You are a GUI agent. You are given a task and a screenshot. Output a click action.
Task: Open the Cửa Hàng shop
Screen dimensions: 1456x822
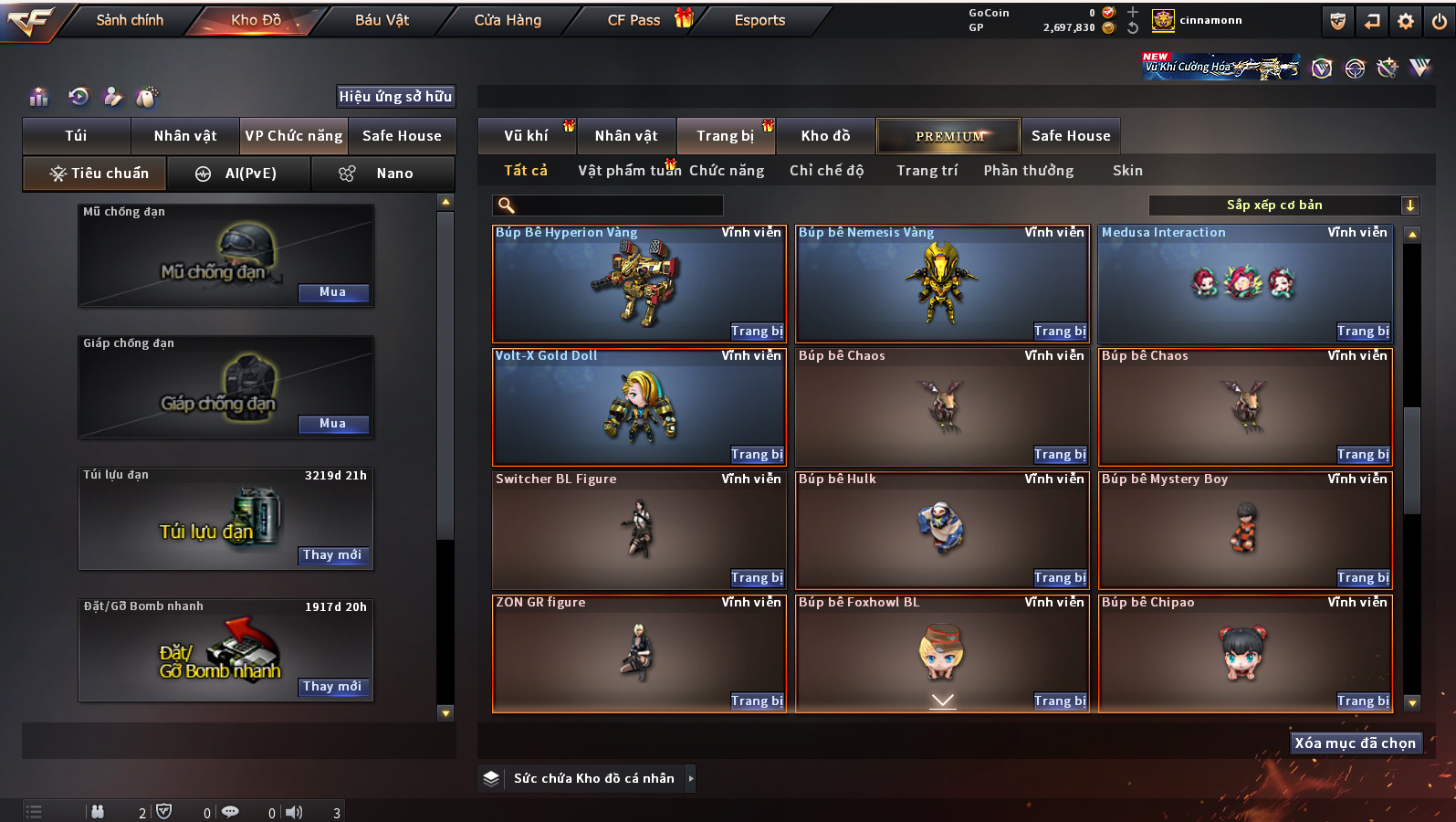pos(508,20)
